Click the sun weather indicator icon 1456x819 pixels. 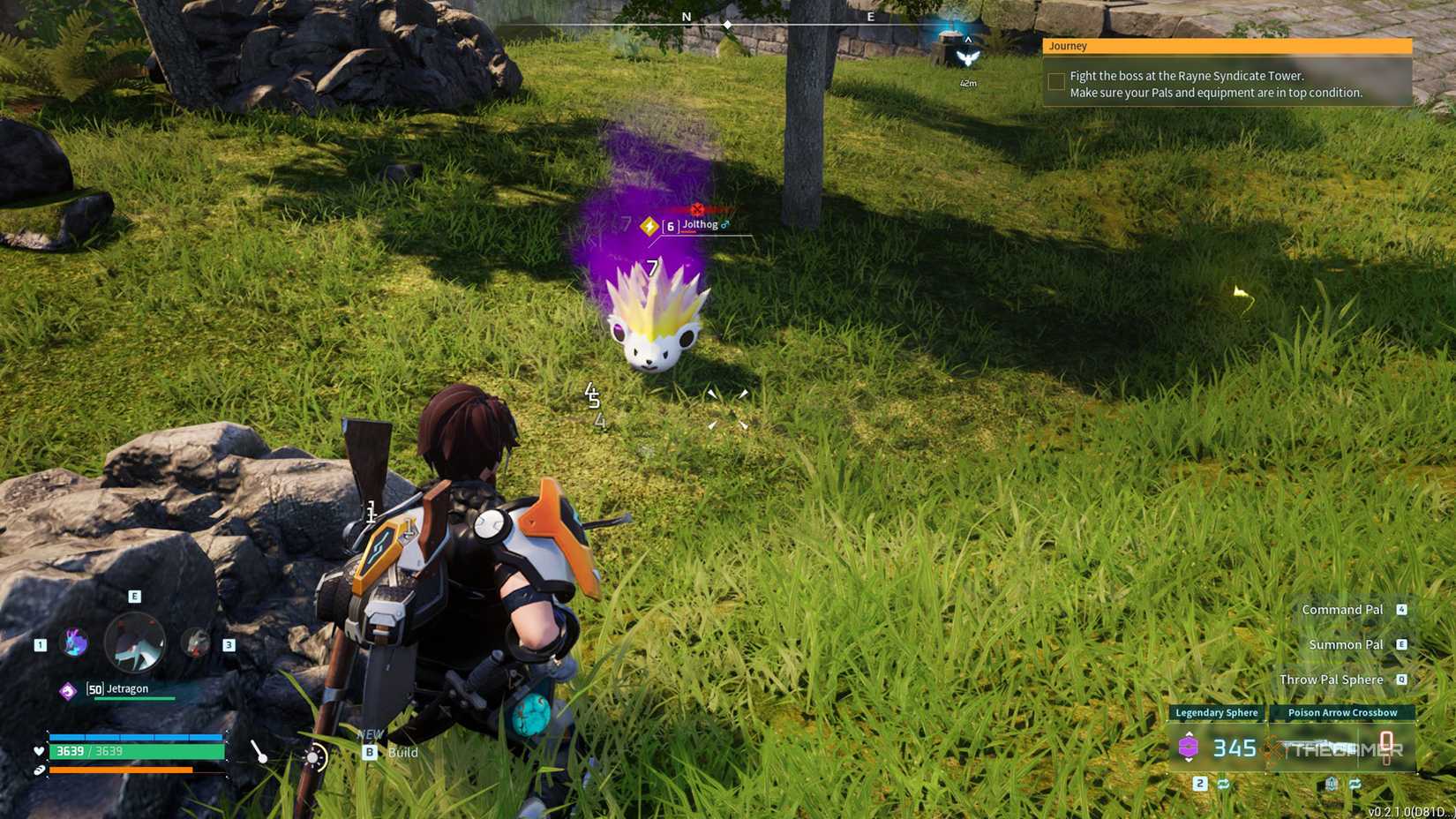click(x=313, y=757)
